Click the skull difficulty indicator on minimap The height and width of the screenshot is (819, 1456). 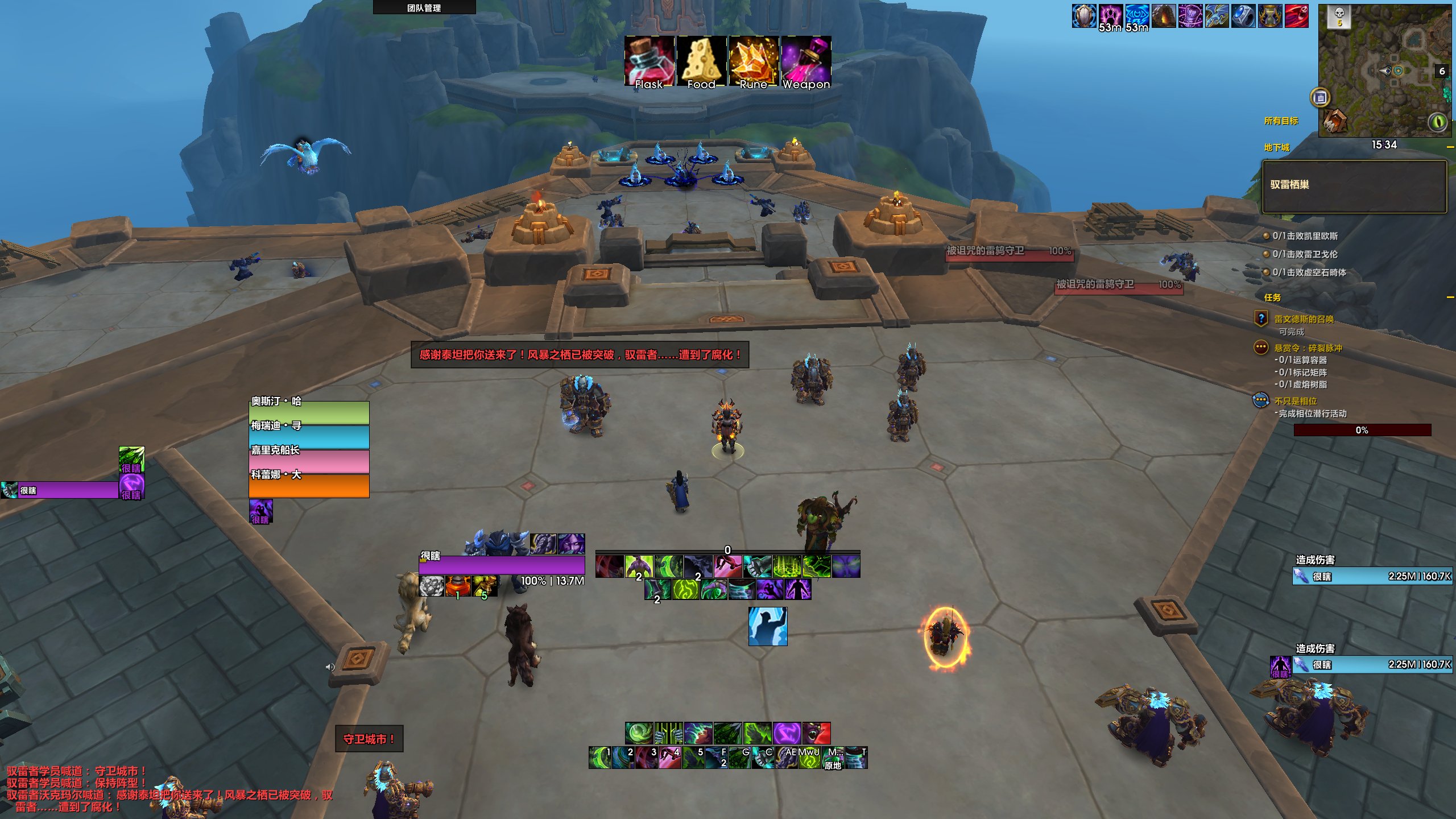click(1339, 16)
